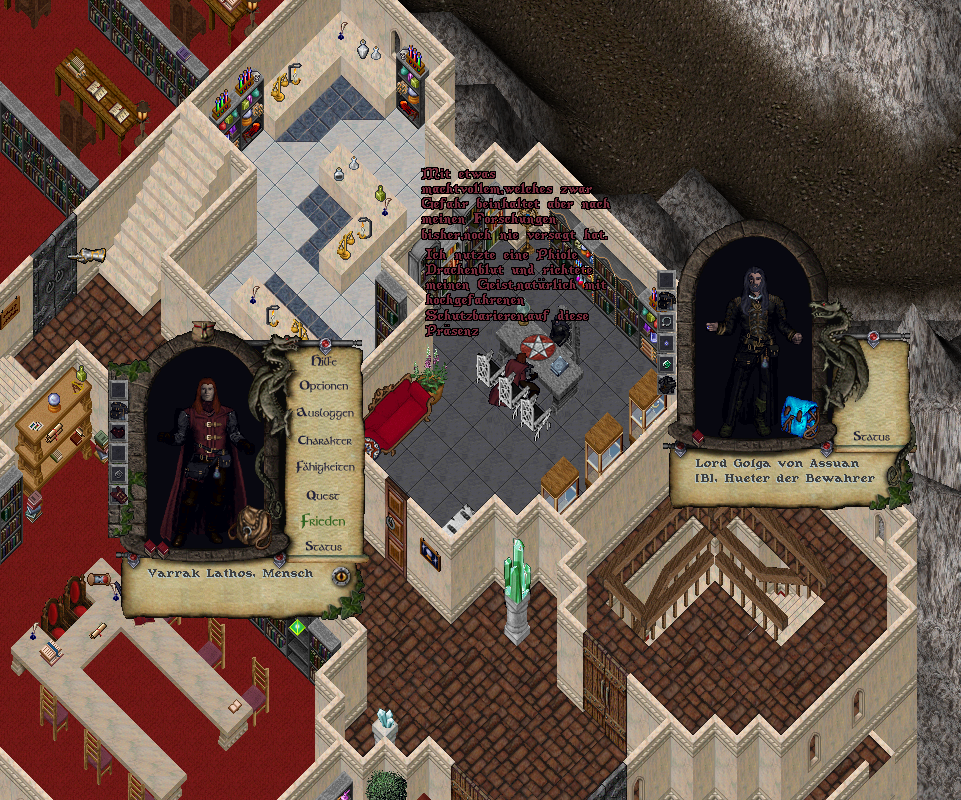Screen dimensions: 961x800
Task: Select the dark red garment slot on Varrak's paperdoll
Action: pos(118,432)
